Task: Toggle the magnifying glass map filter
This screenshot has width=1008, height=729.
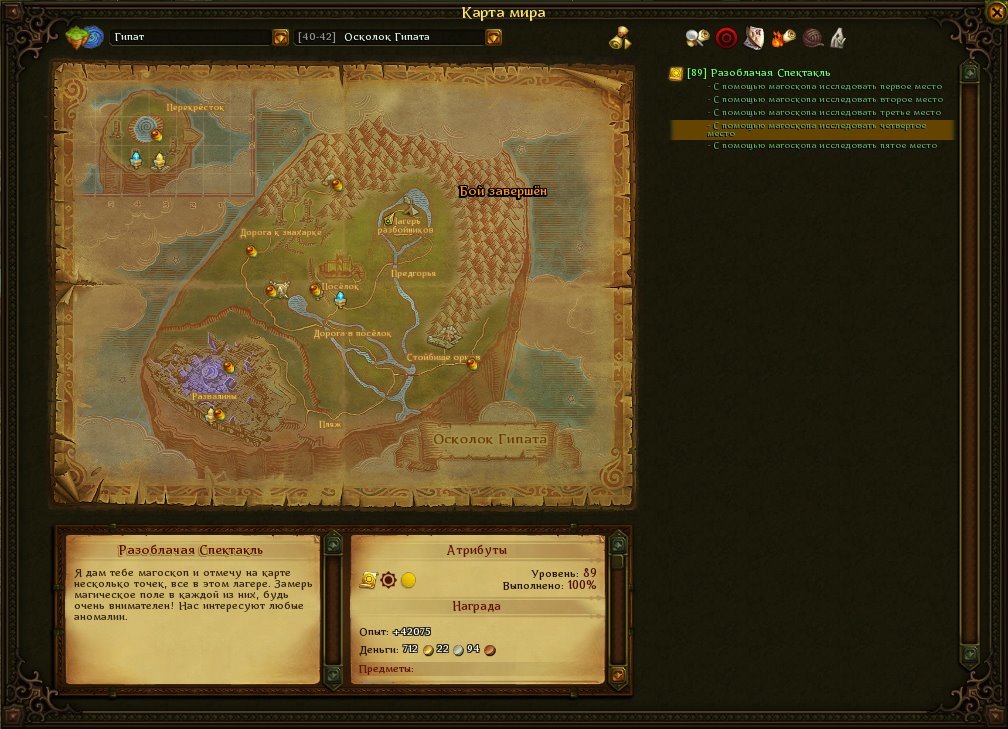Action: point(697,38)
